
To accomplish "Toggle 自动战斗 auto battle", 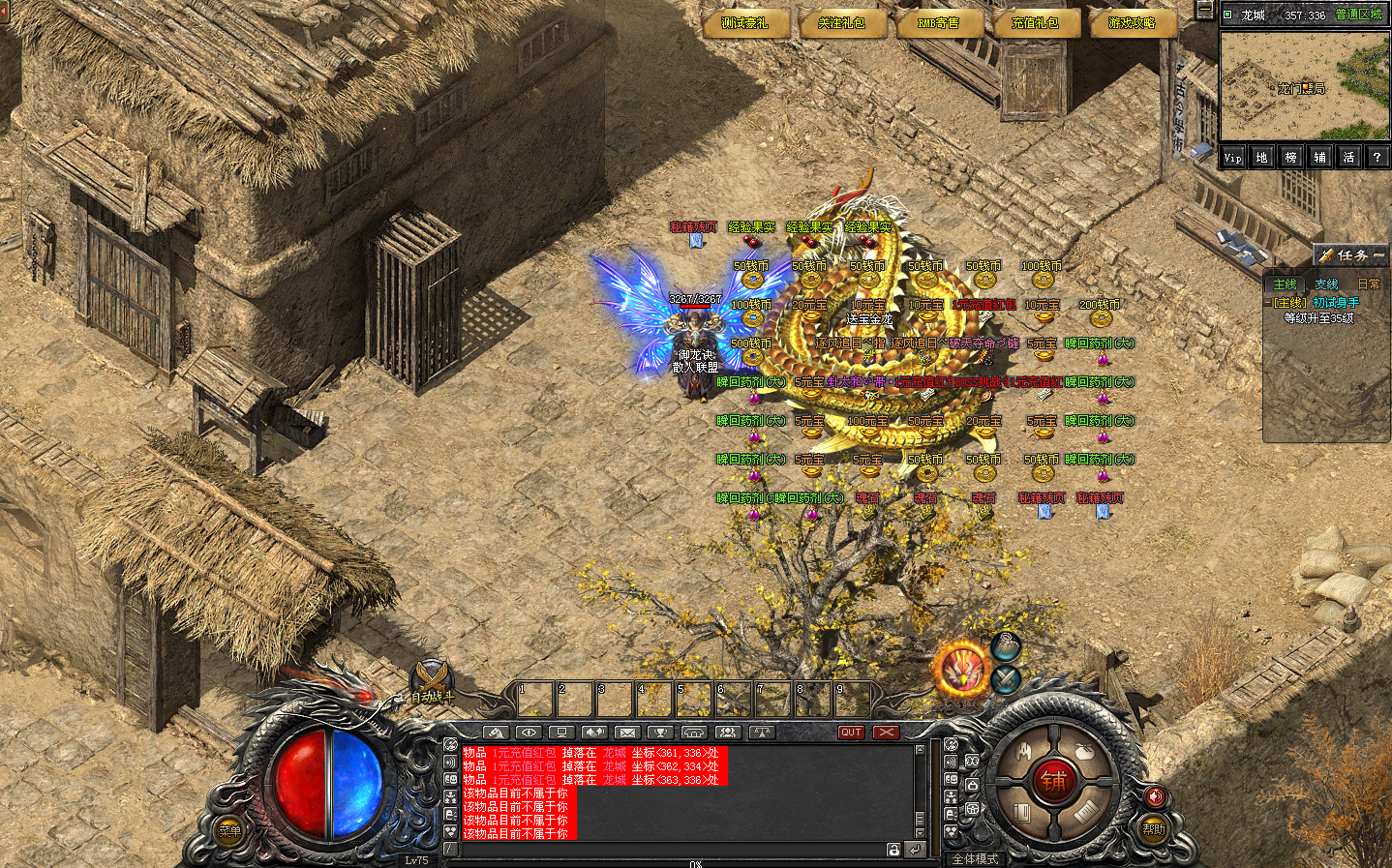I will pyautogui.click(x=432, y=681).
